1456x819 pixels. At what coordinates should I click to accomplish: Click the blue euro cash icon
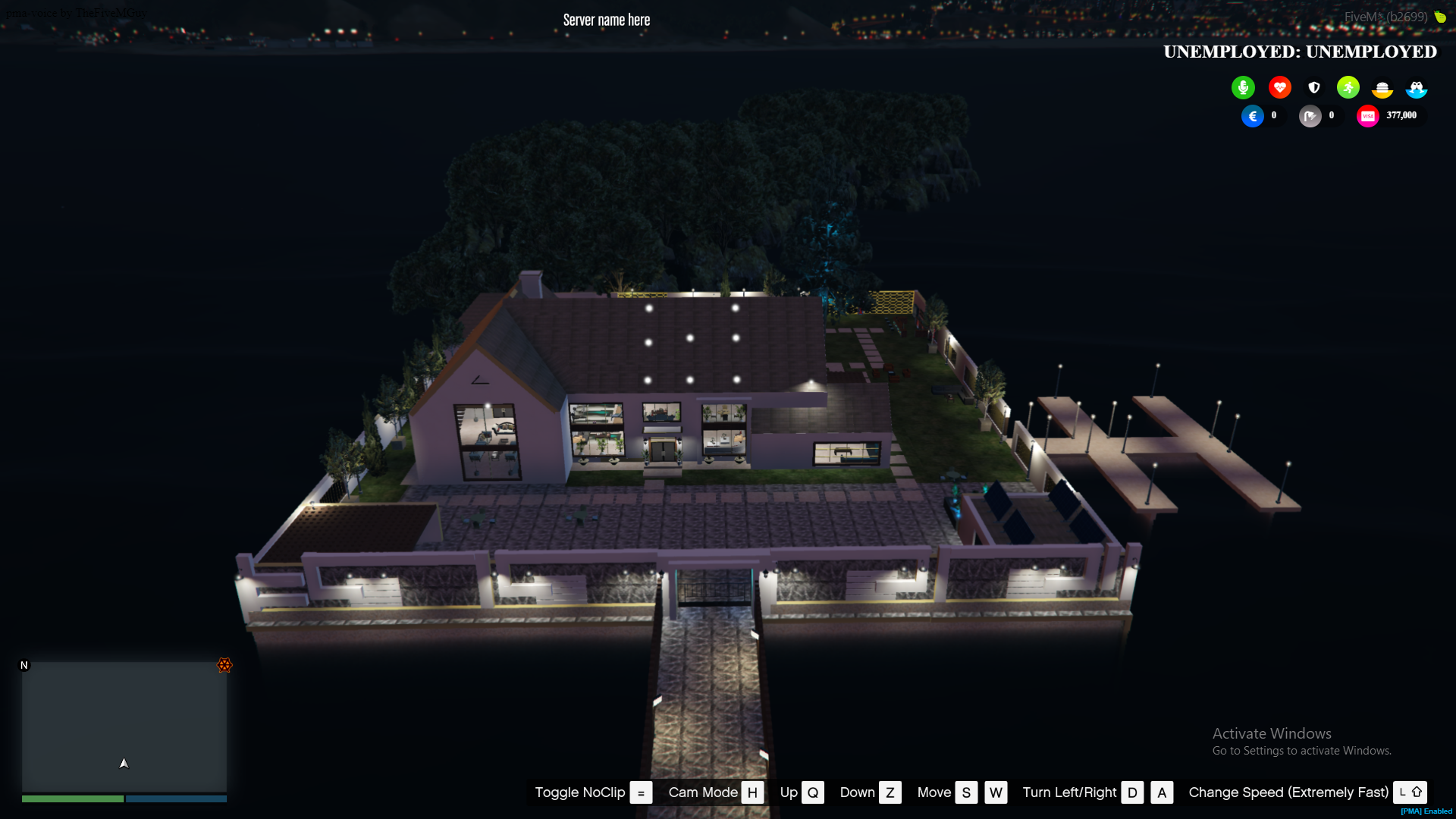tap(1253, 116)
